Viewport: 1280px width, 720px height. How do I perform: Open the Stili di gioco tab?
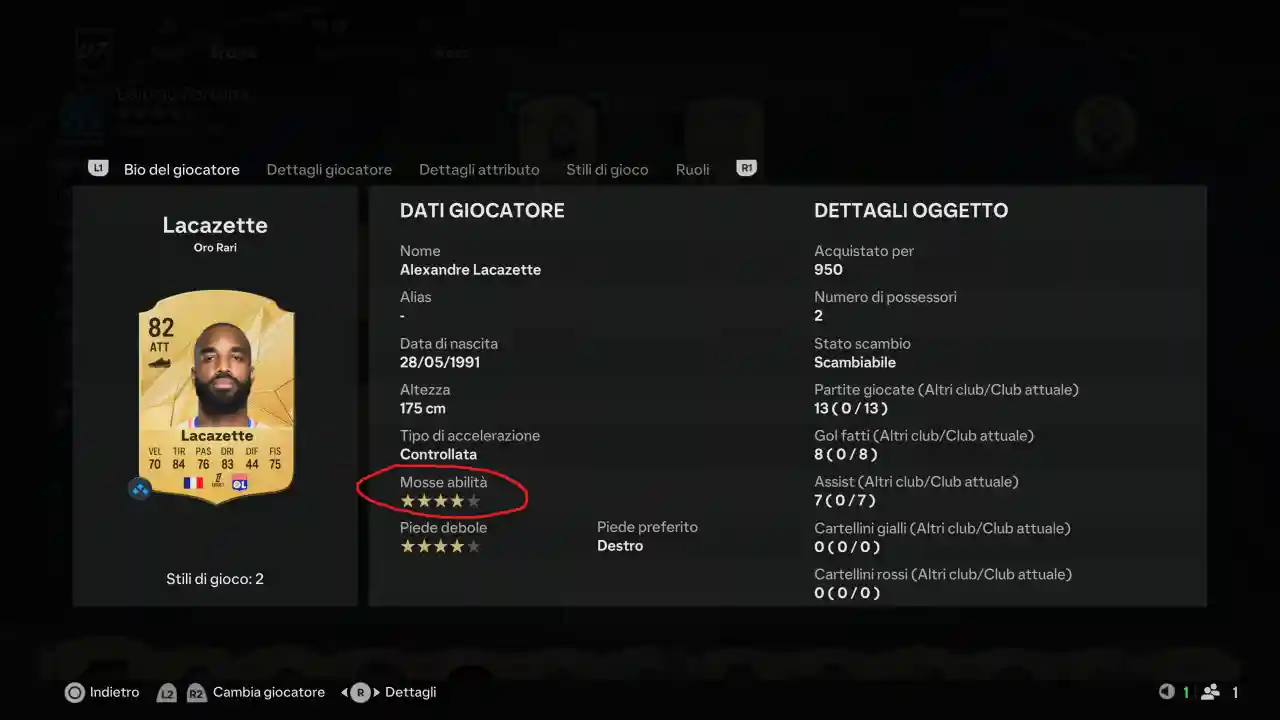pos(607,169)
